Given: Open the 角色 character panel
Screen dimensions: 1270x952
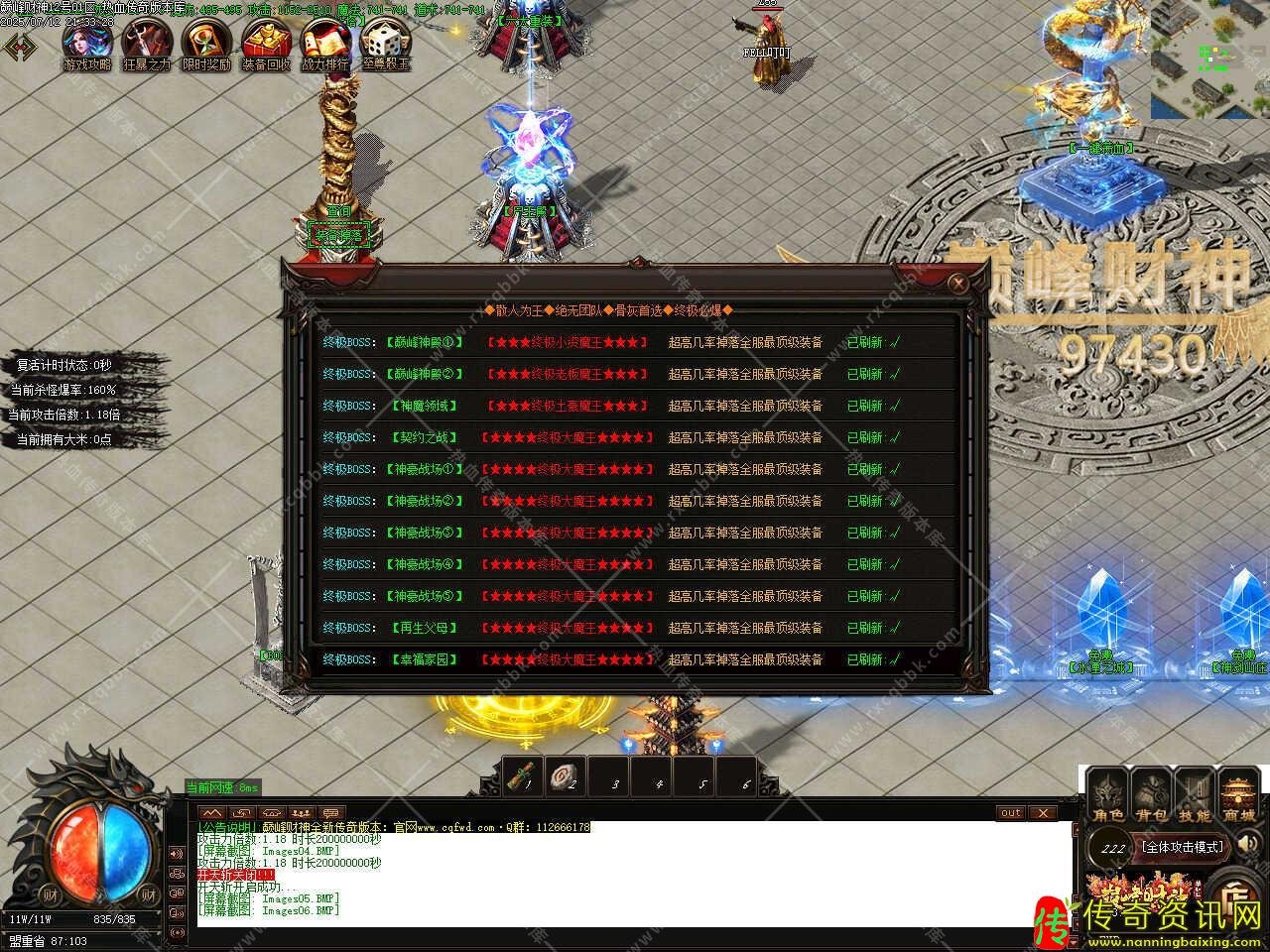Looking at the screenshot, I should tap(1107, 798).
